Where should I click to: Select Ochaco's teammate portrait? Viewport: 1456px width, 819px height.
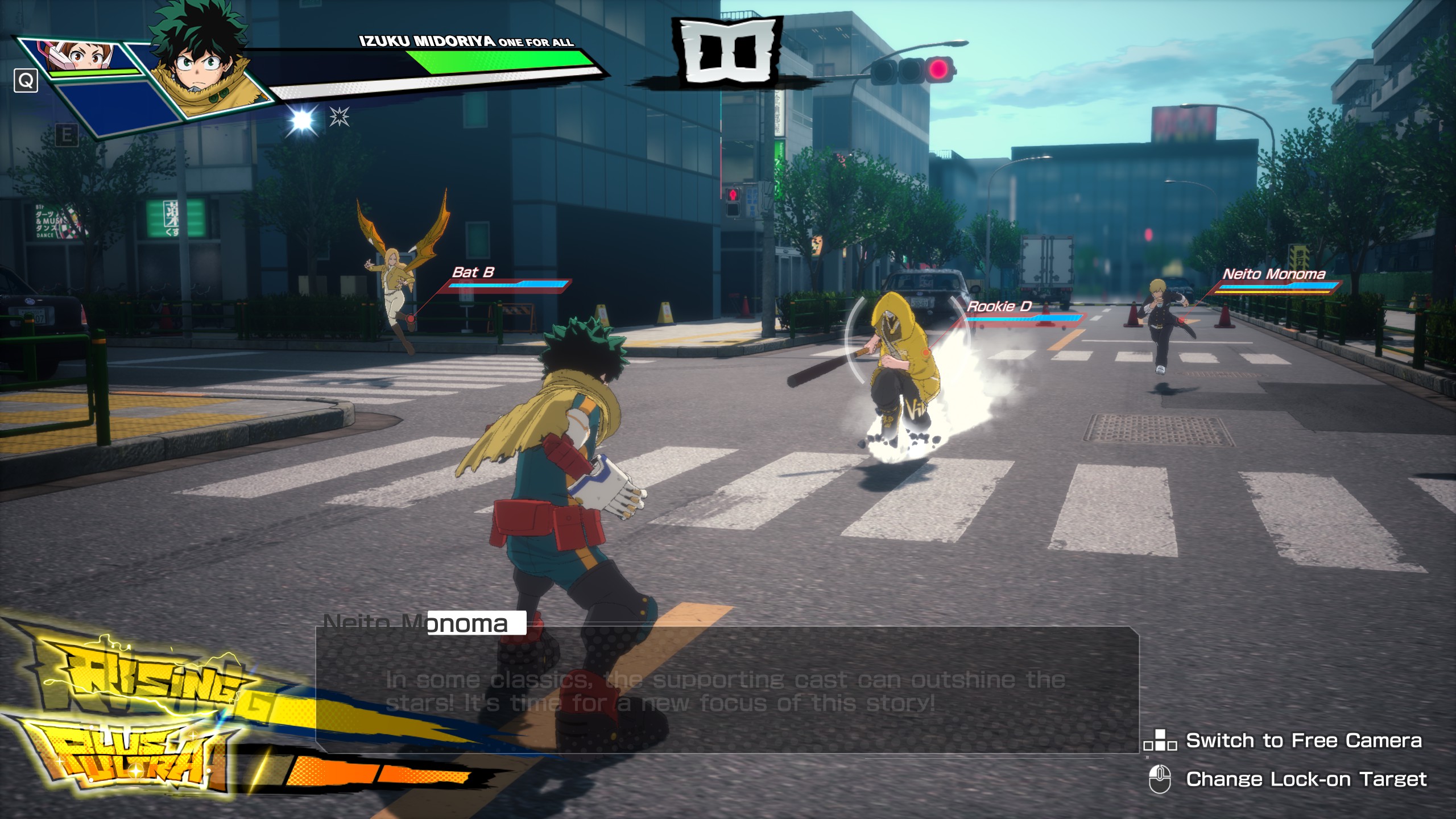click(x=85, y=57)
